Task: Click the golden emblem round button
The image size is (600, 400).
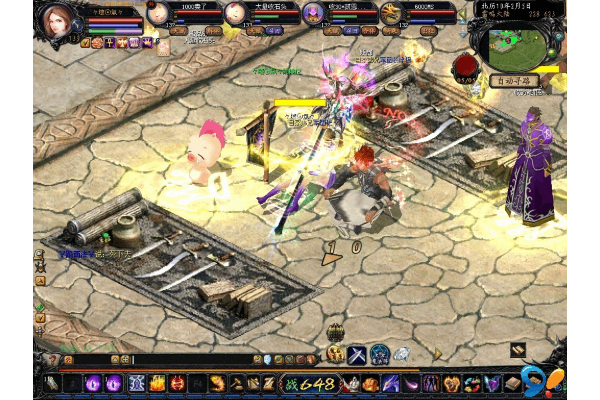Action: (335, 354)
